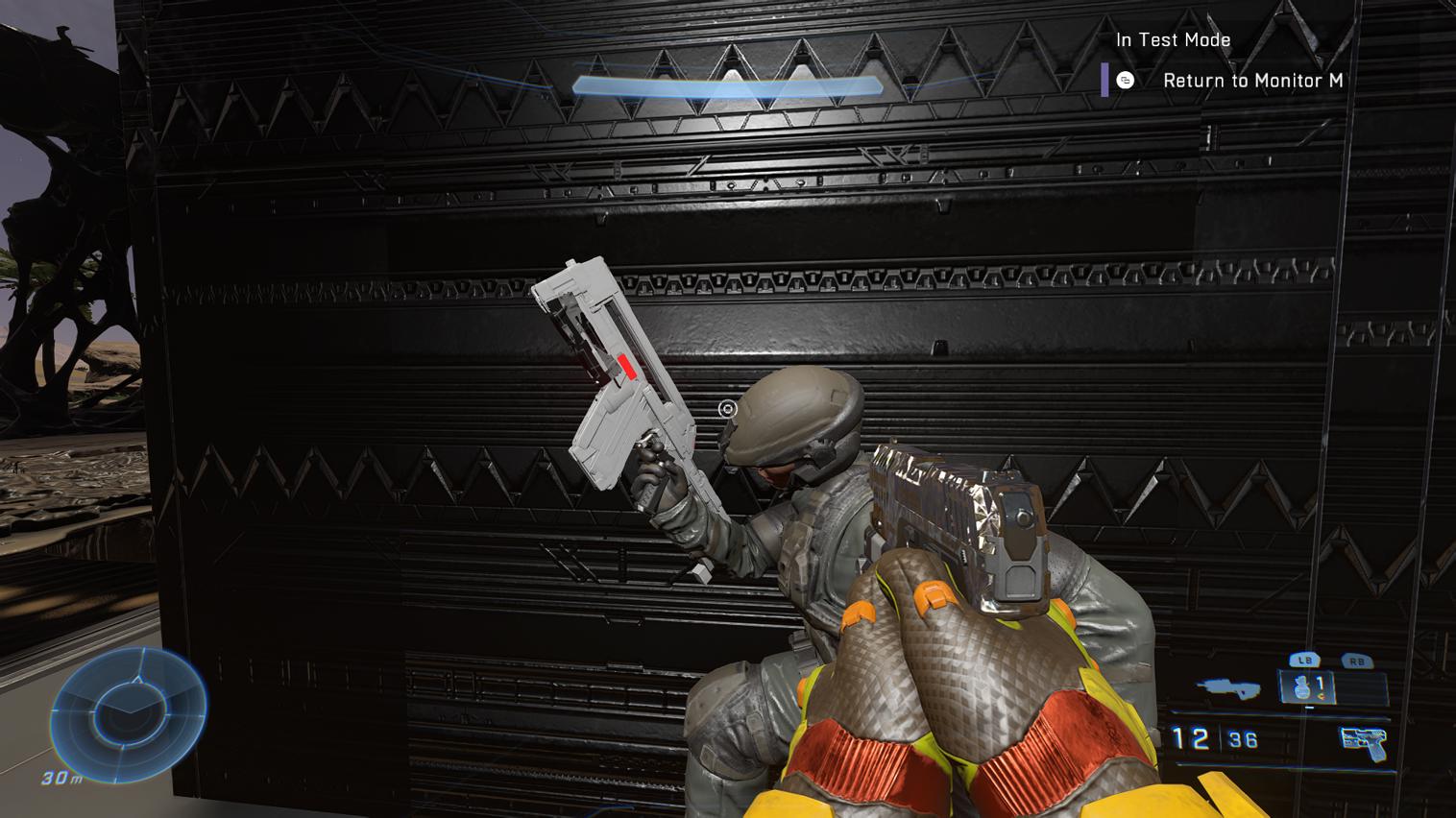This screenshot has height=818, width=1456.
Task: Click the small red indicator below the grenade count
Action: pos(1321,697)
